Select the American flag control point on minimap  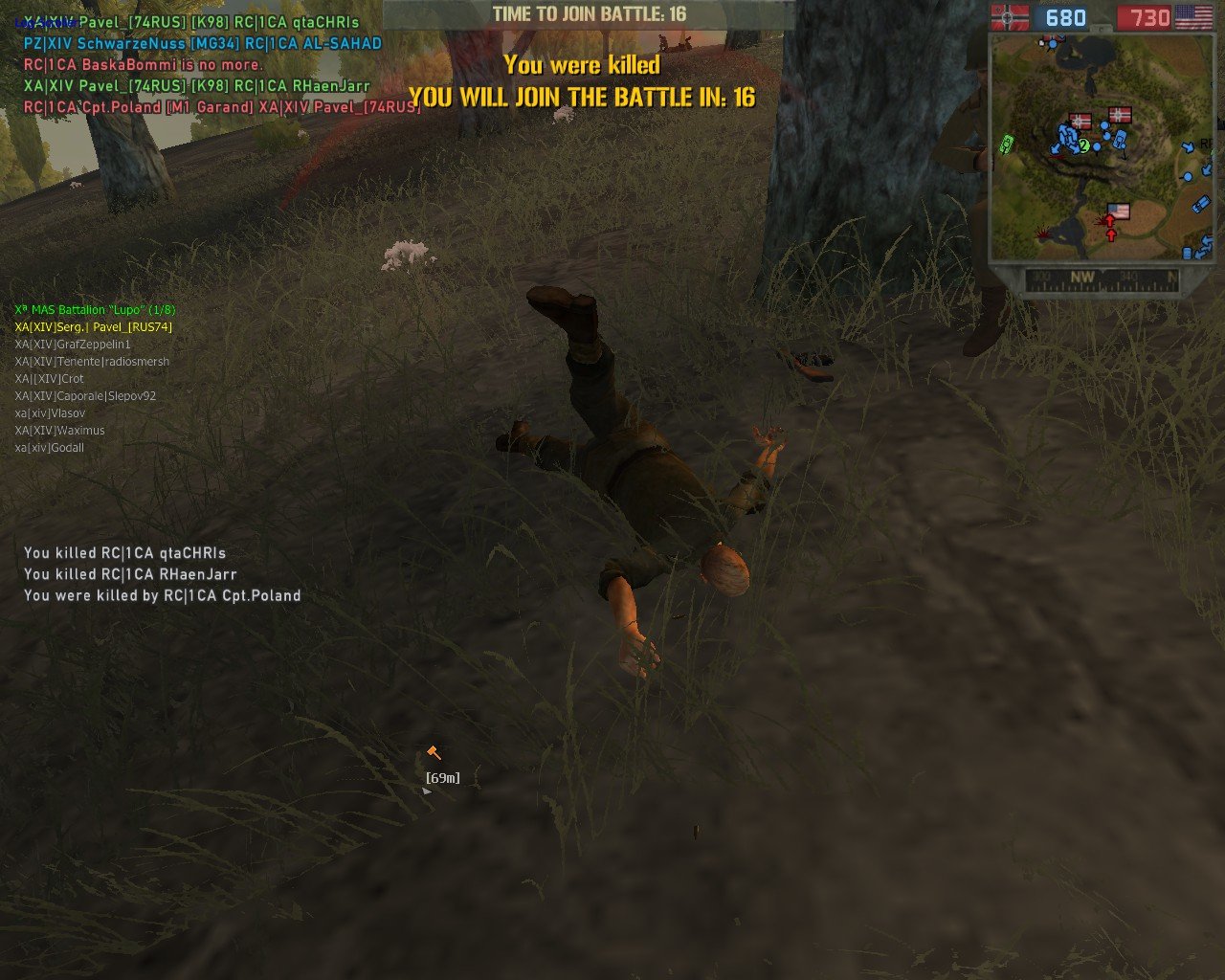(1117, 211)
